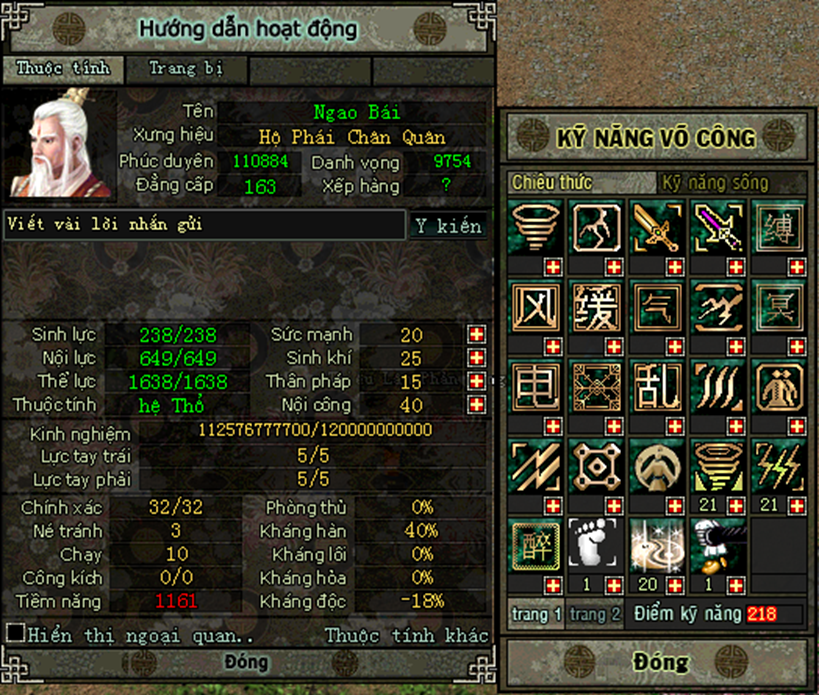This screenshot has width=819, height=695.
Task: Add a point to Sức mạnh
Action: 477,334
